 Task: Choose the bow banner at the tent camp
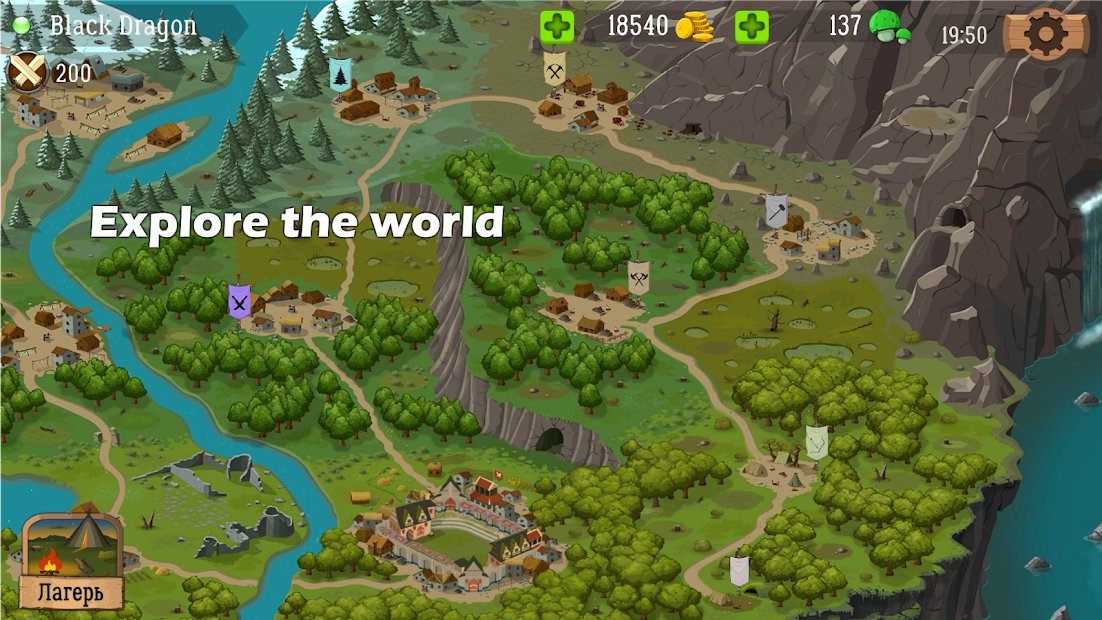coord(817,442)
